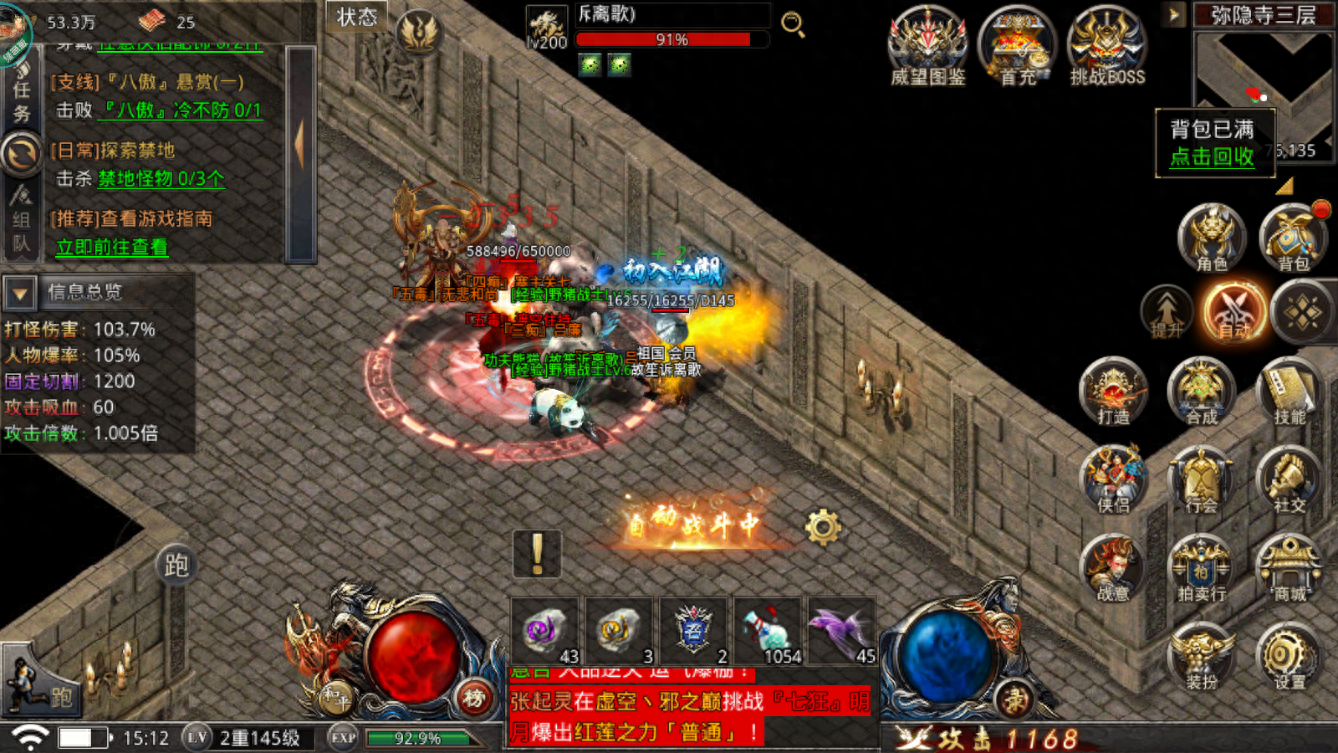
Task: Open the 背包 bag
Action: [x=1293, y=238]
